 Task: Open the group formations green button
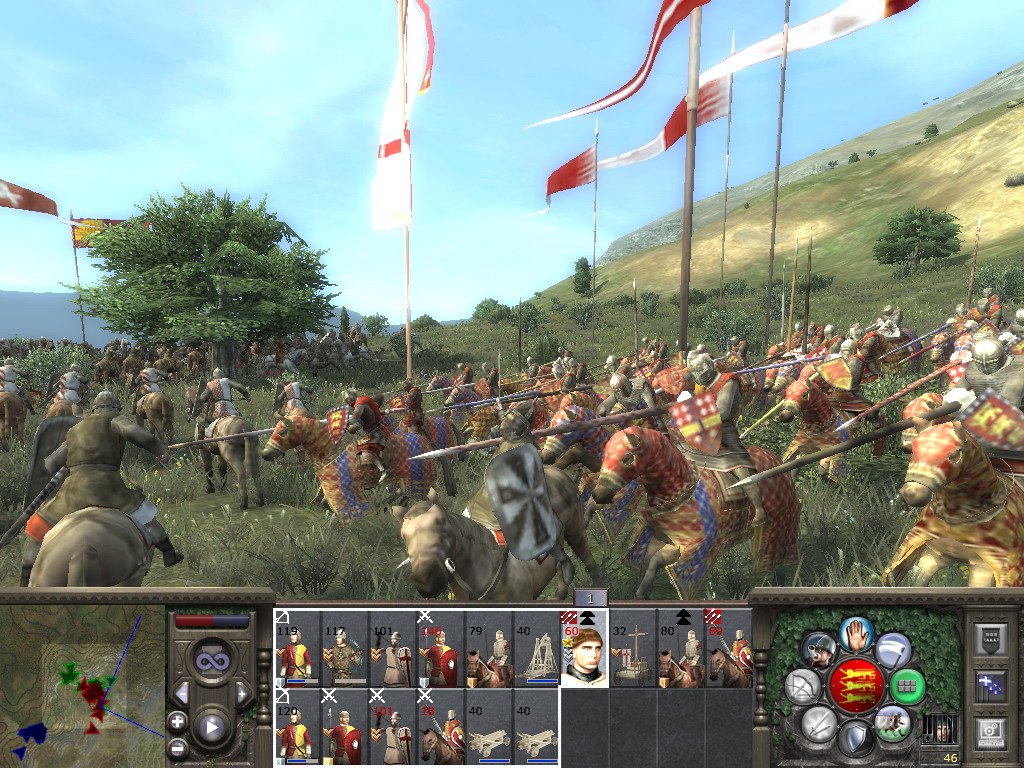click(907, 686)
